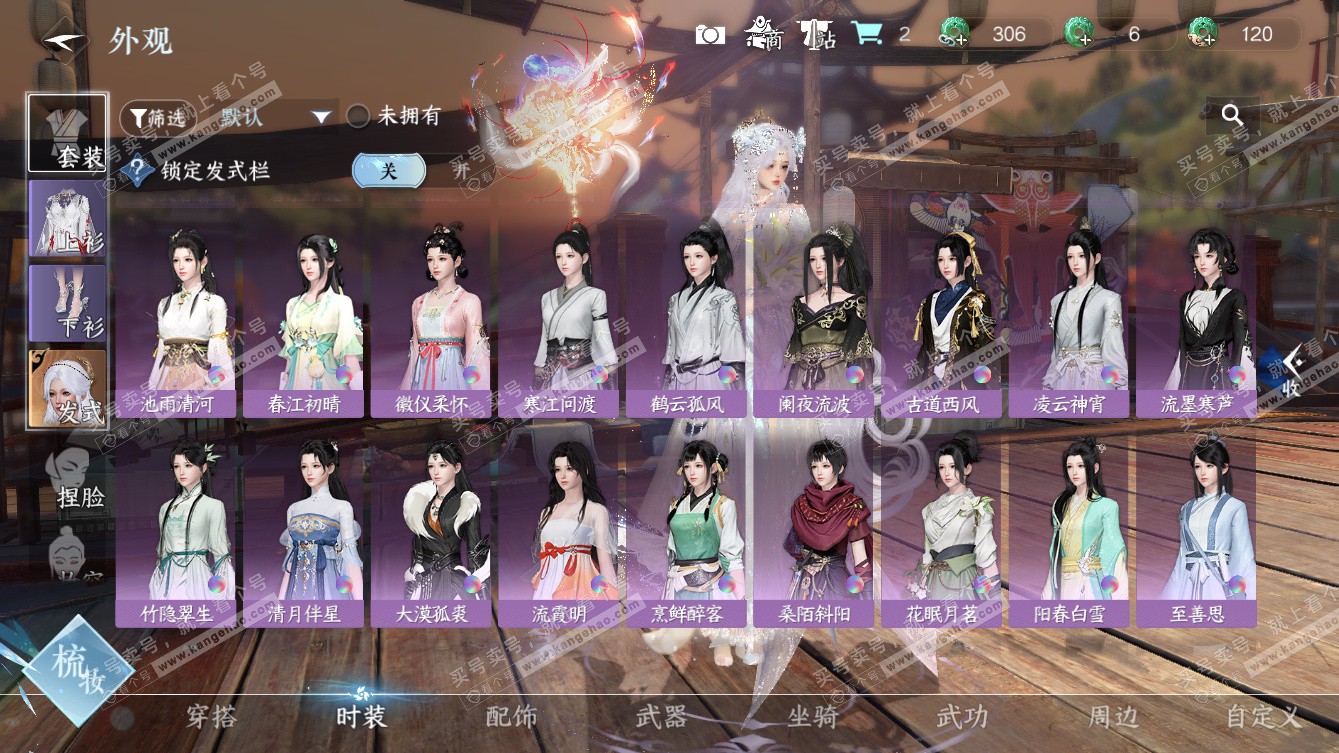1339x753 pixels.
Task: Select the 发式 hairstyle slot
Action: [68, 389]
